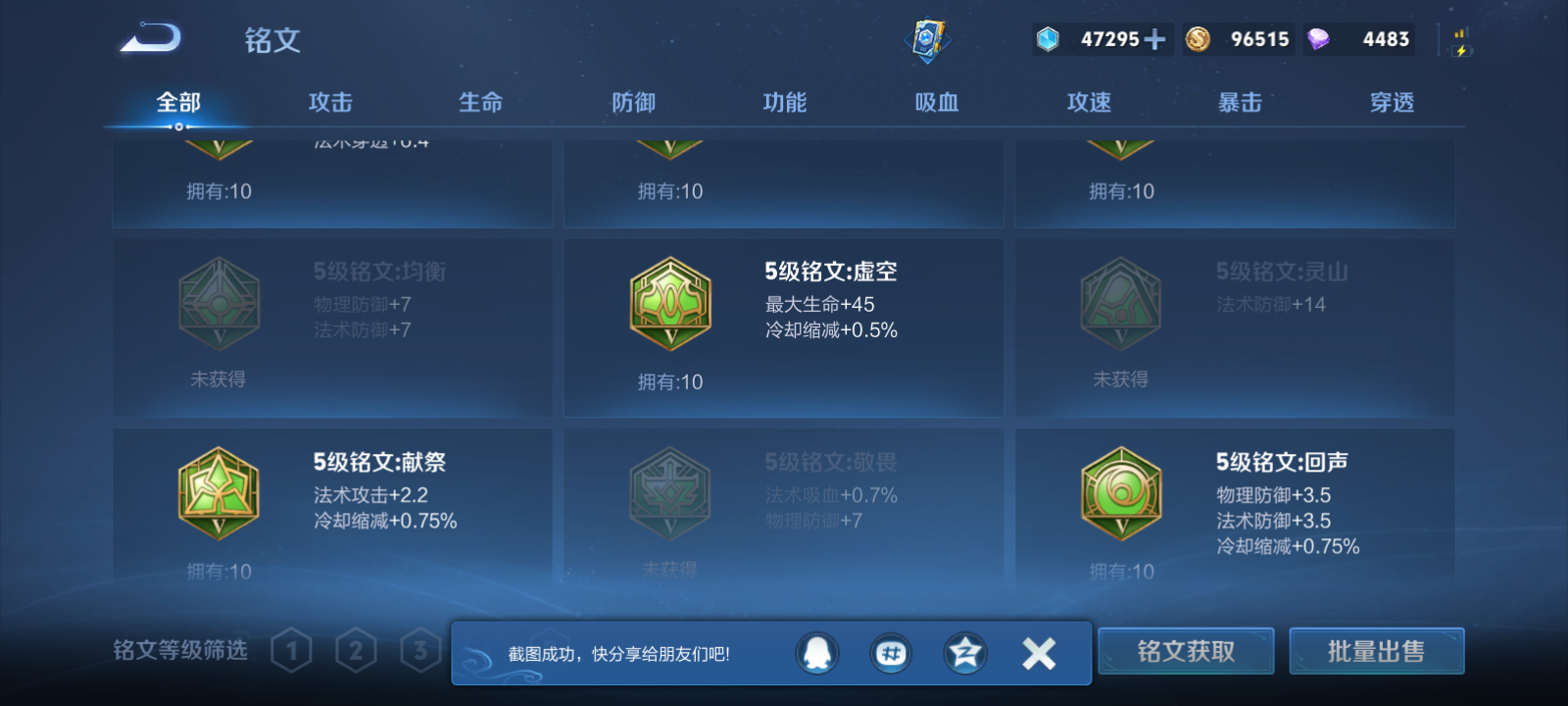The image size is (1568, 706).
Task: Select the 虚空 level-5 rune icon
Action: (669, 304)
